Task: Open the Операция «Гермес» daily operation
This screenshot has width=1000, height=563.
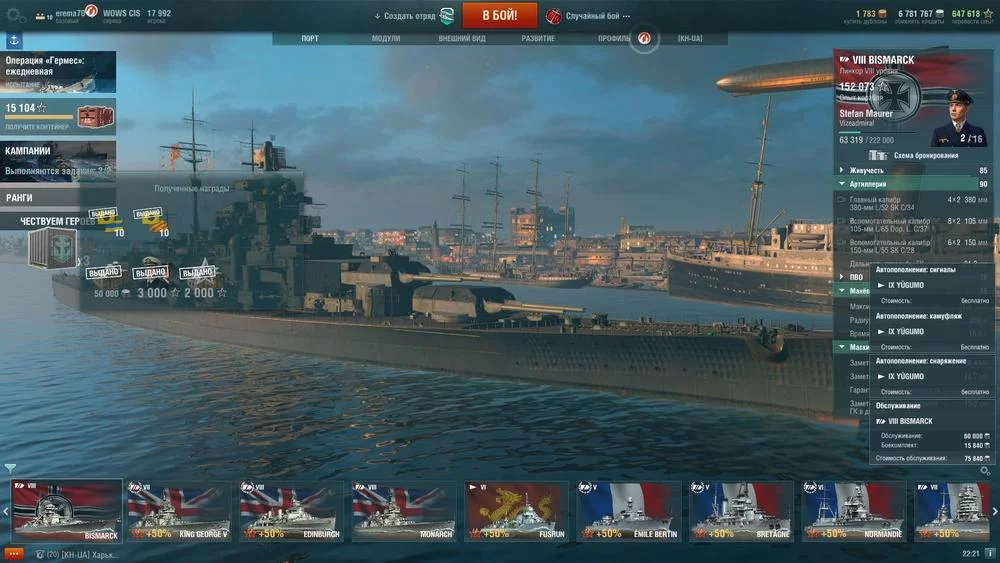Action: coord(58,72)
